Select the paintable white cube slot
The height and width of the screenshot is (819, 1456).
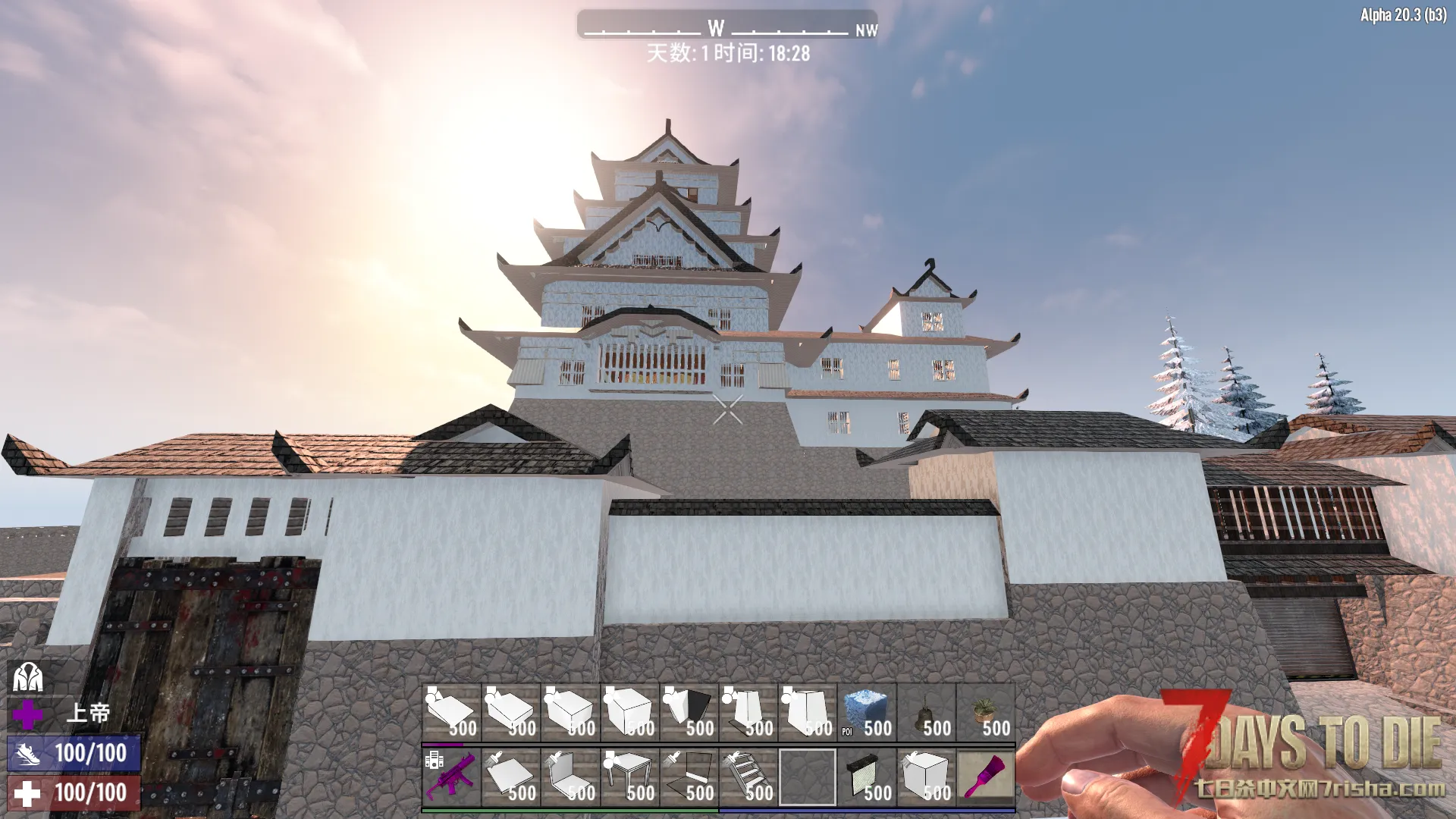pyautogui.click(x=926, y=777)
